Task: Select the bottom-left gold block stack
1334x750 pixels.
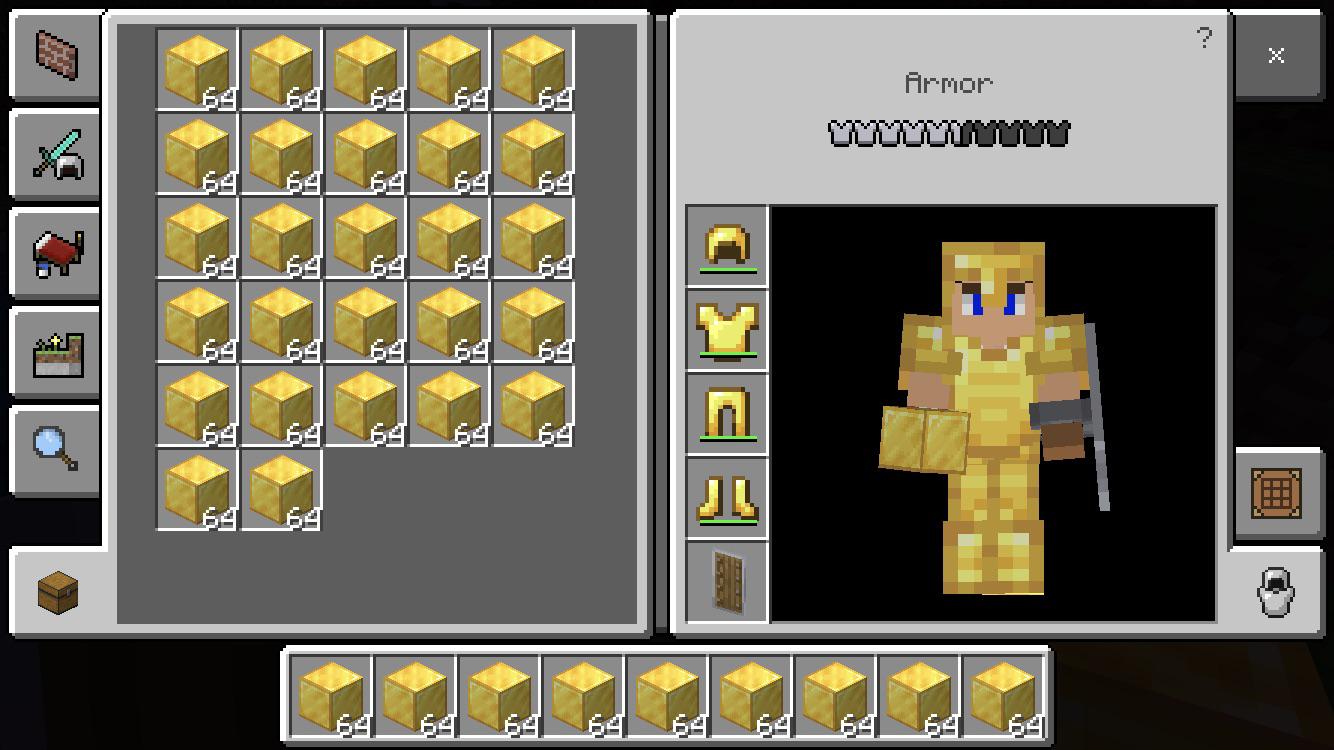Action: (x=197, y=490)
